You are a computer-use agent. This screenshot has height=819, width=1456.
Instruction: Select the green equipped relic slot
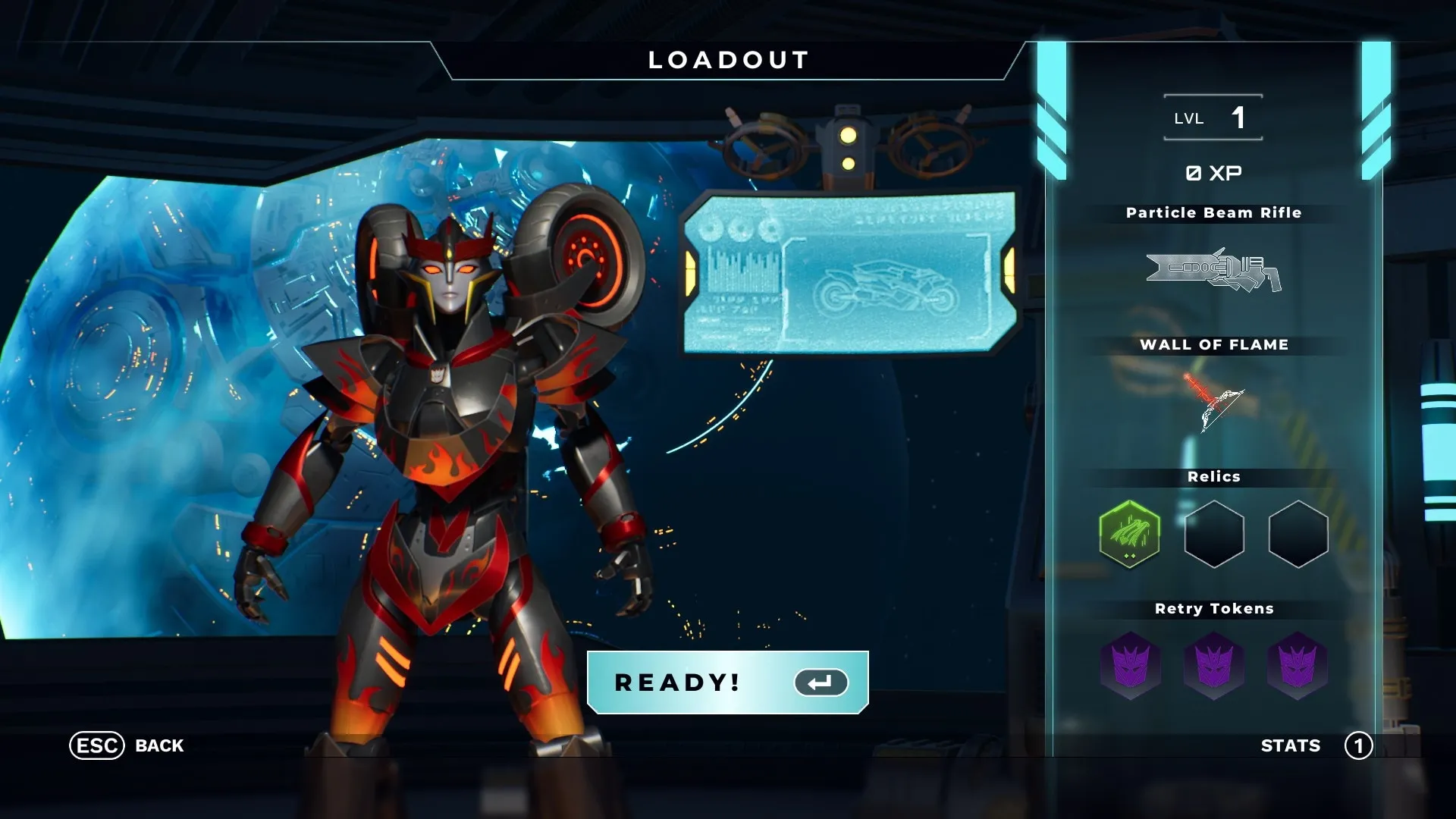(1129, 534)
